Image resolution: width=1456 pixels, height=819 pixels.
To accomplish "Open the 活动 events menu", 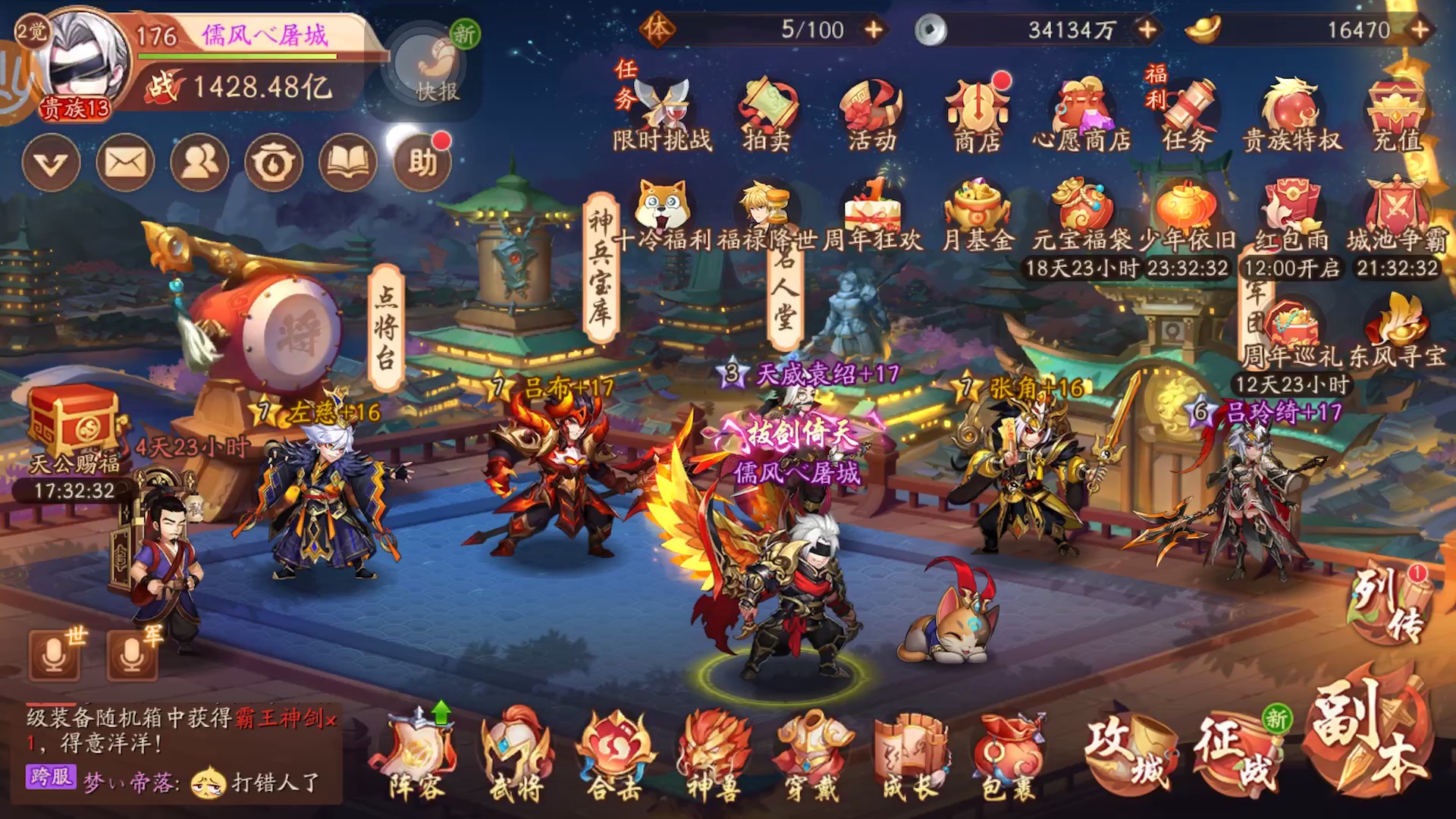I will pyautogui.click(x=872, y=114).
